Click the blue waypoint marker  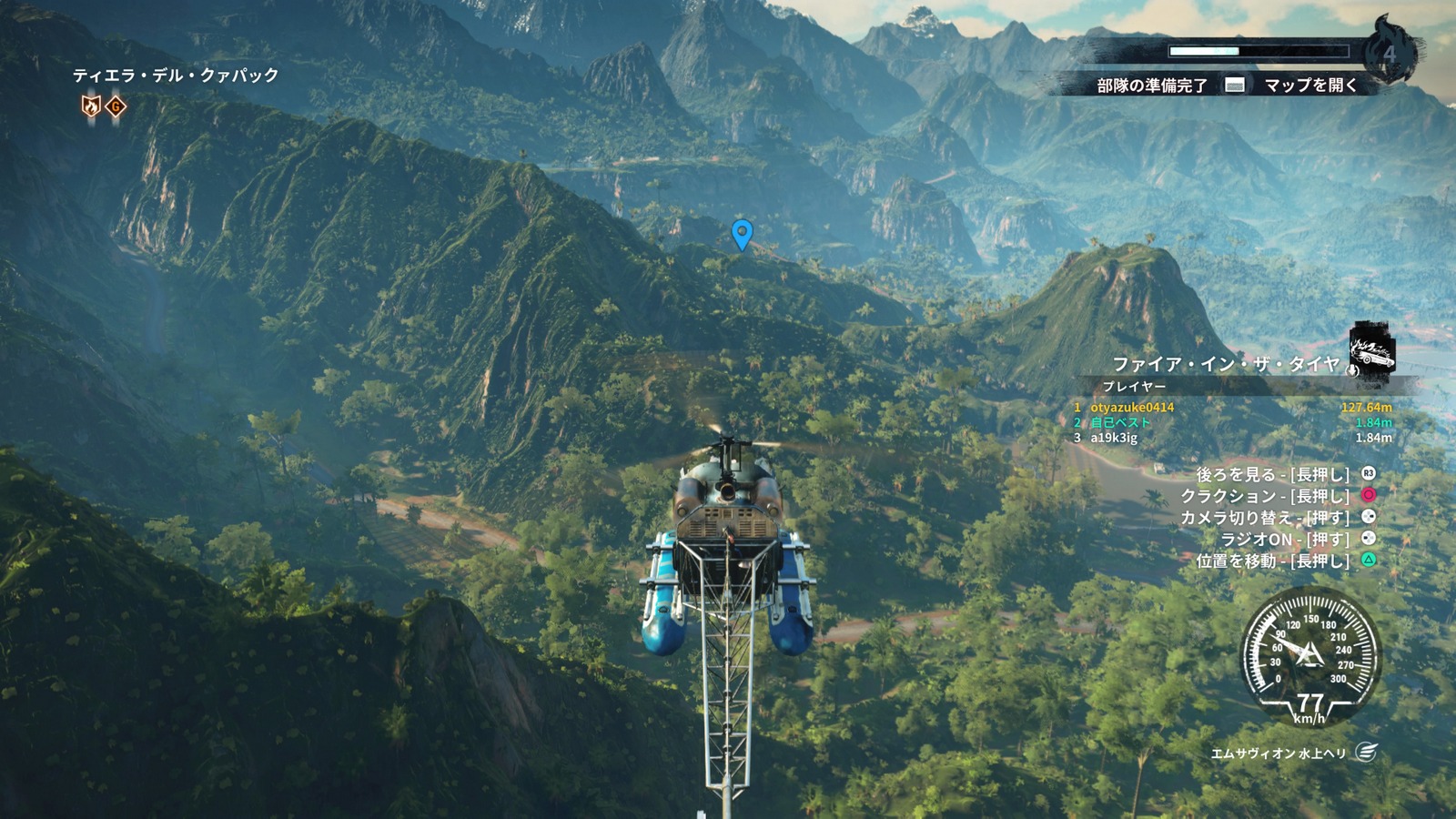743,234
